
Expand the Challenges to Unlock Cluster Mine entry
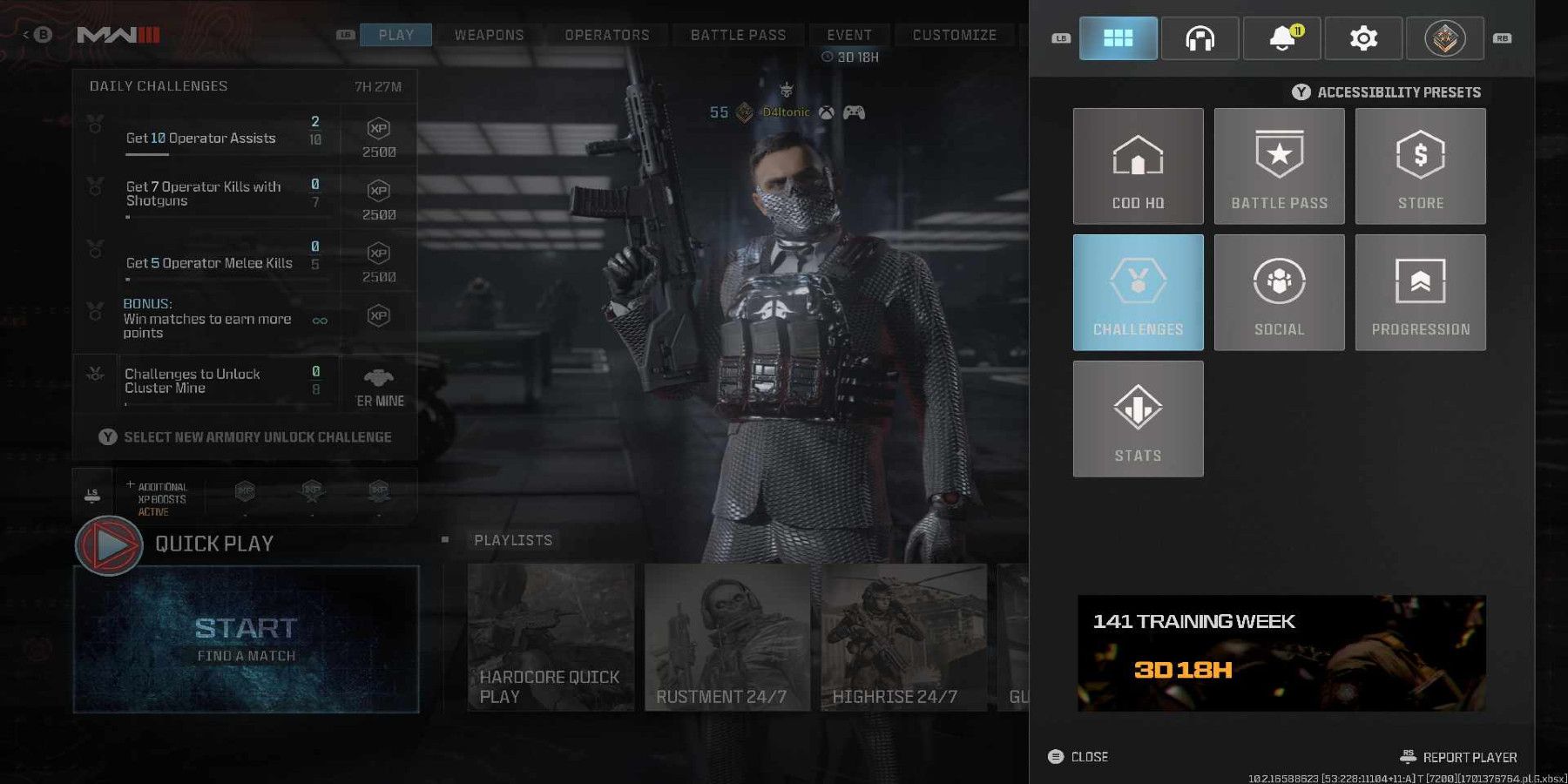pos(209,381)
